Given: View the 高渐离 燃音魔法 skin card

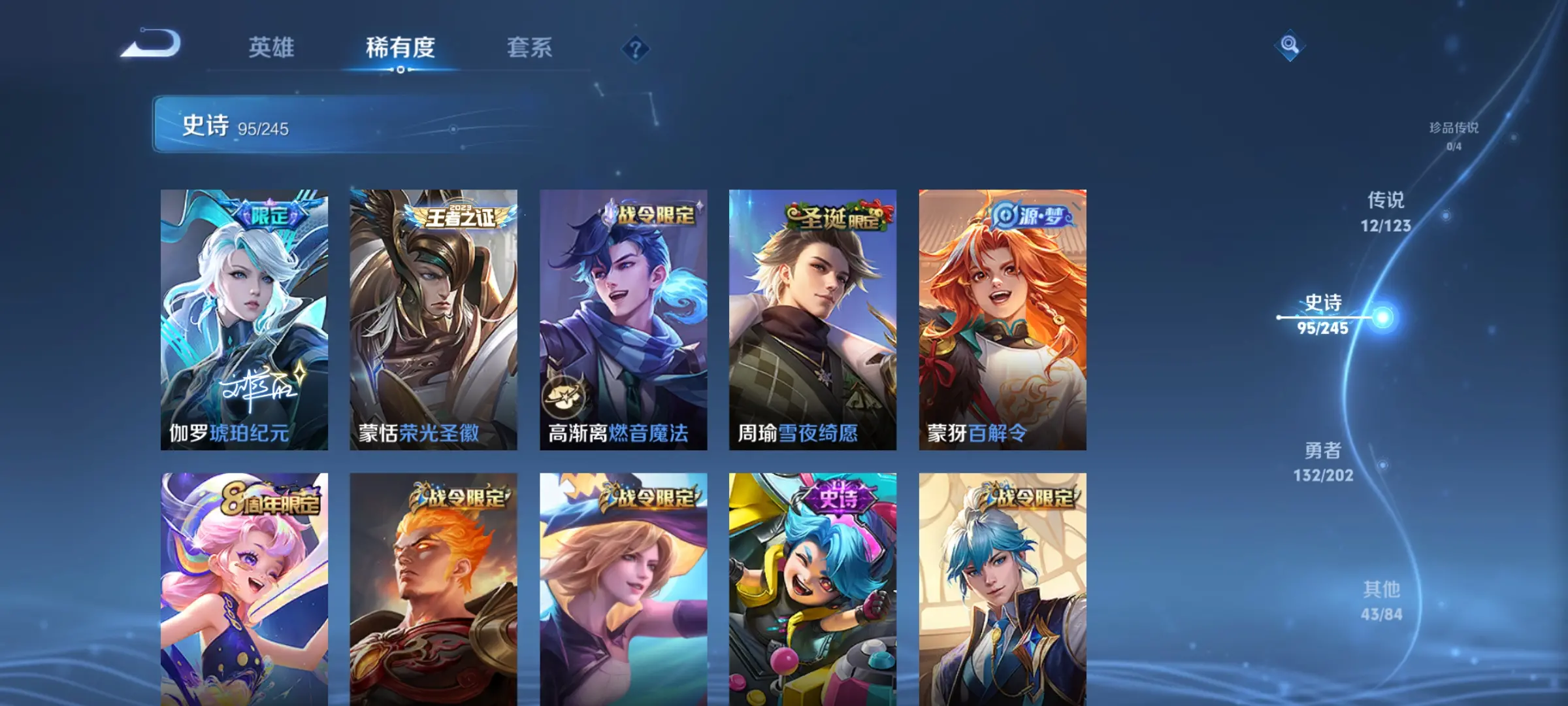Looking at the screenshot, I should point(623,319).
